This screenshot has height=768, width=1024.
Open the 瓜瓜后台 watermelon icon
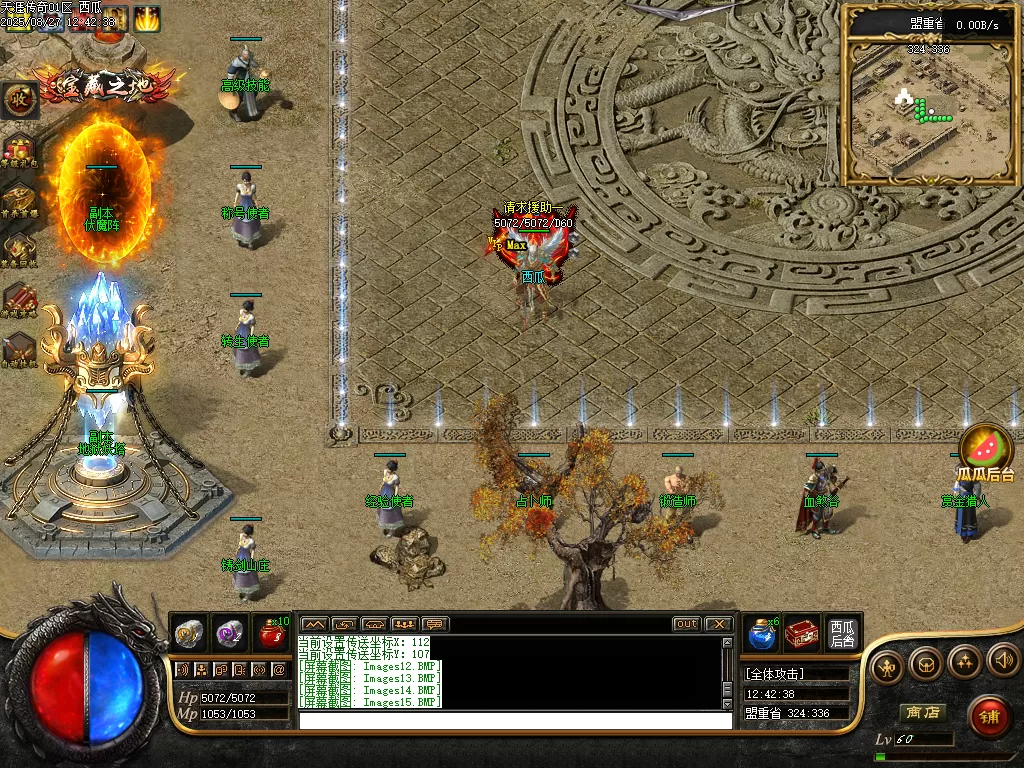point(986,449)
